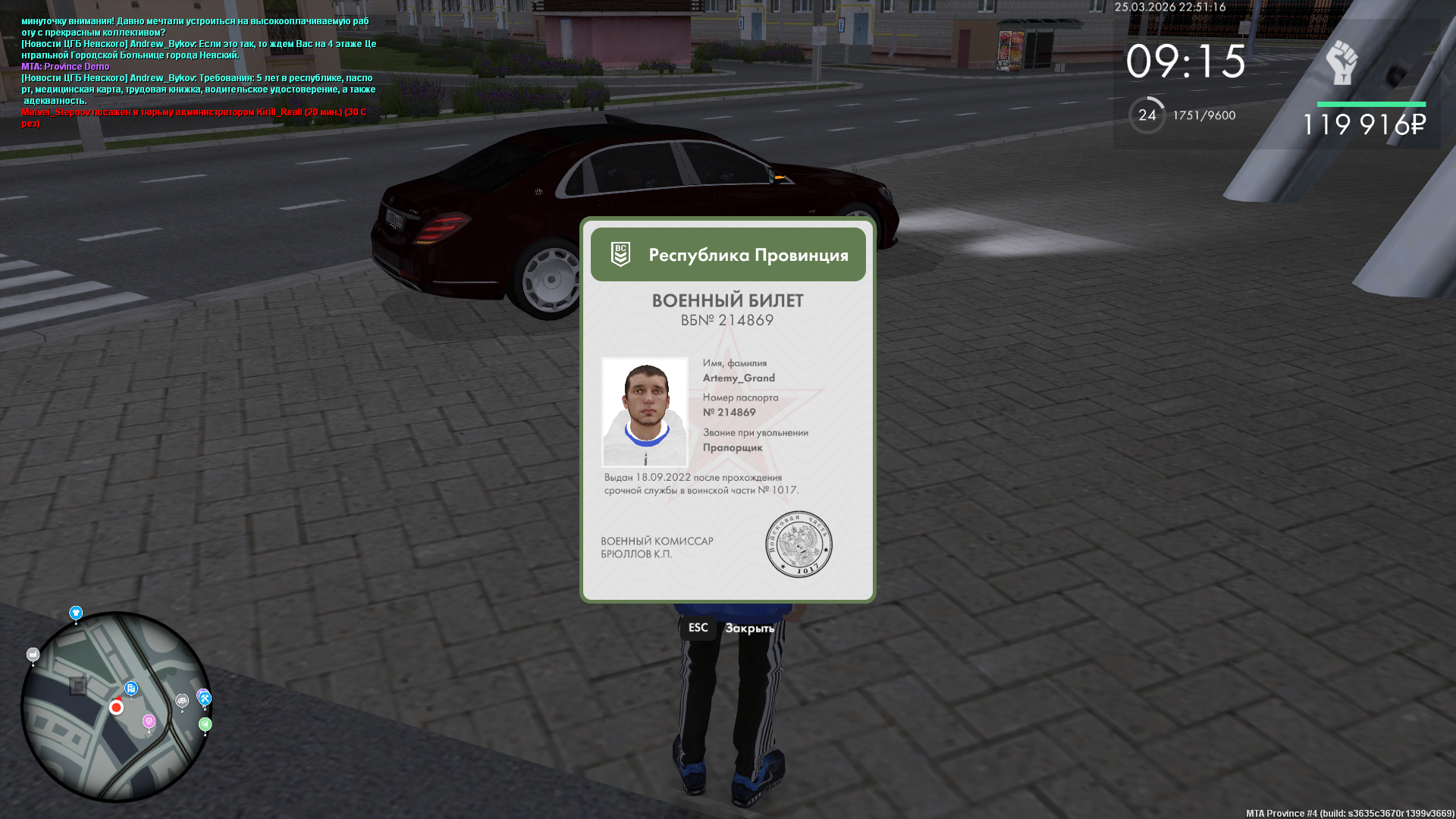This screenshot has width=1456, height=819.
Task: Click the level 24 experience ring
Action: click(x=1147, y=115)
